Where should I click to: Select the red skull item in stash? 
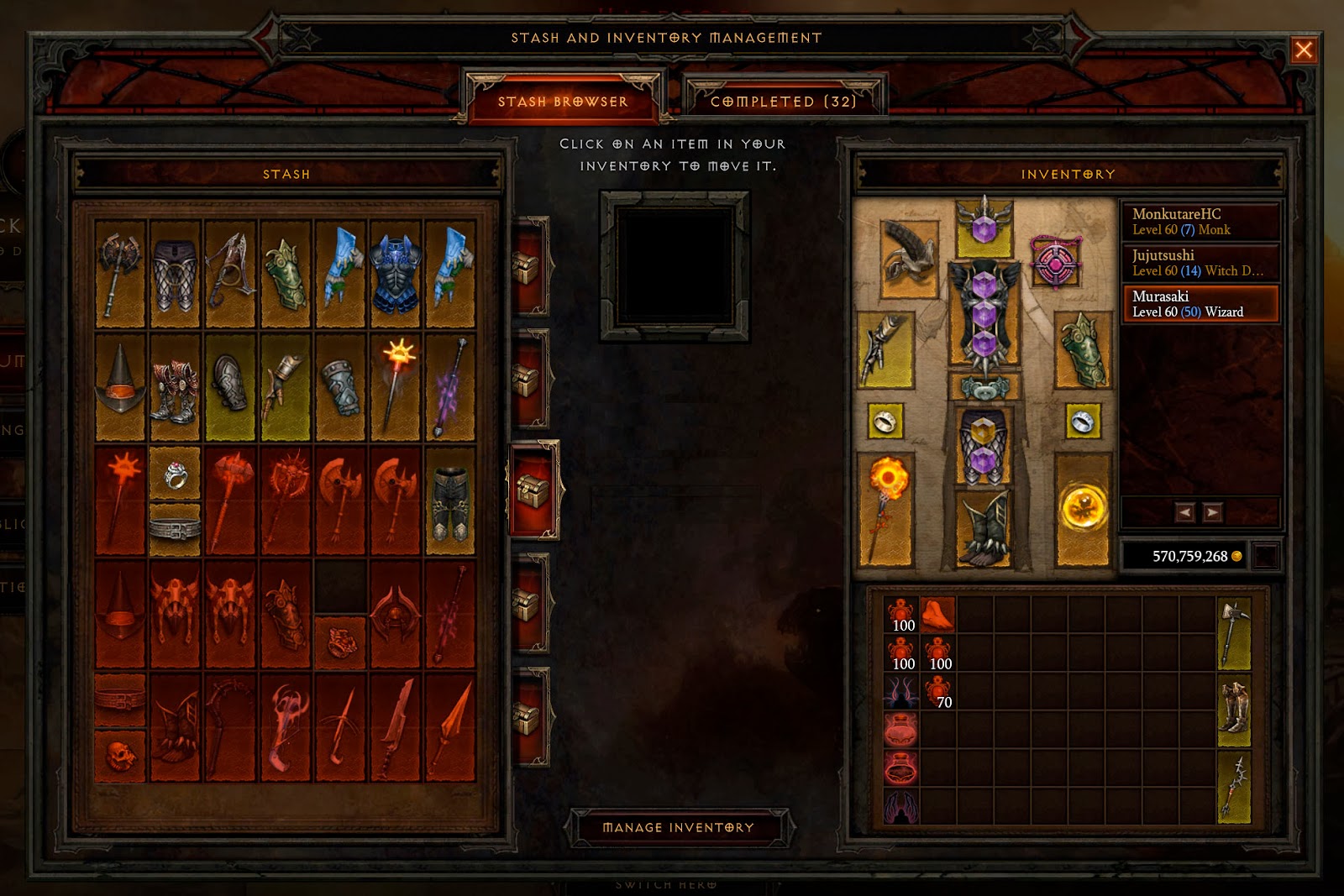coord(120,756)
